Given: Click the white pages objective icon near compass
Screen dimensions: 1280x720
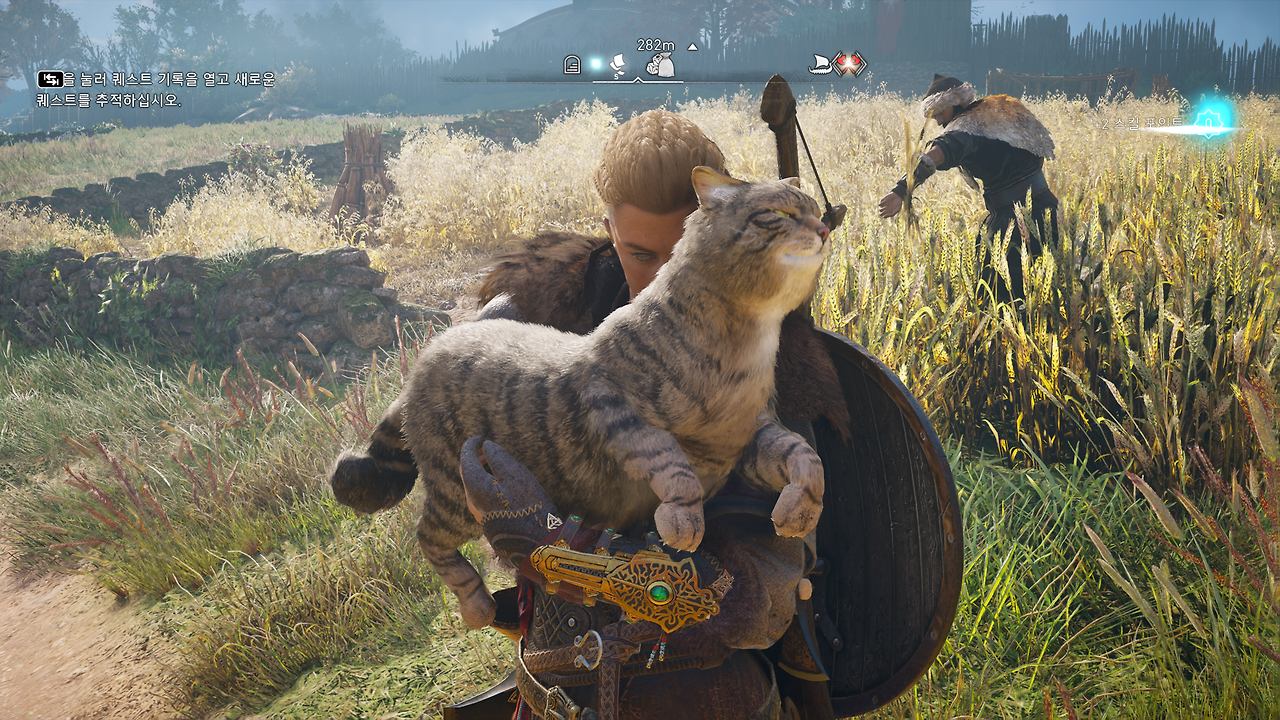Looking at the screenshot, I should coord(618,64).
